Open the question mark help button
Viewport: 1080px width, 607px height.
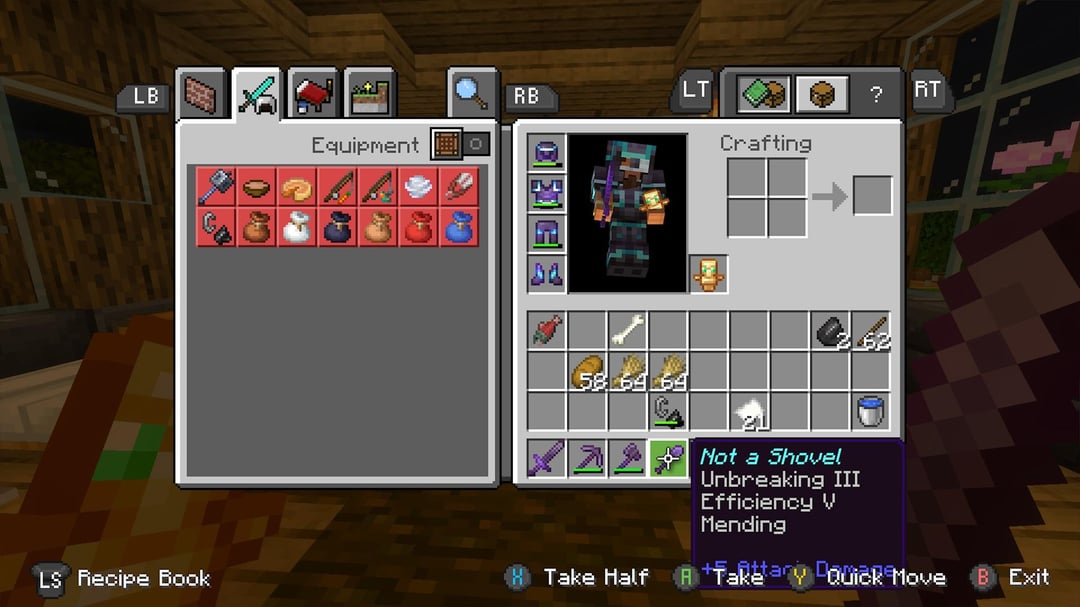coord(876,95)
